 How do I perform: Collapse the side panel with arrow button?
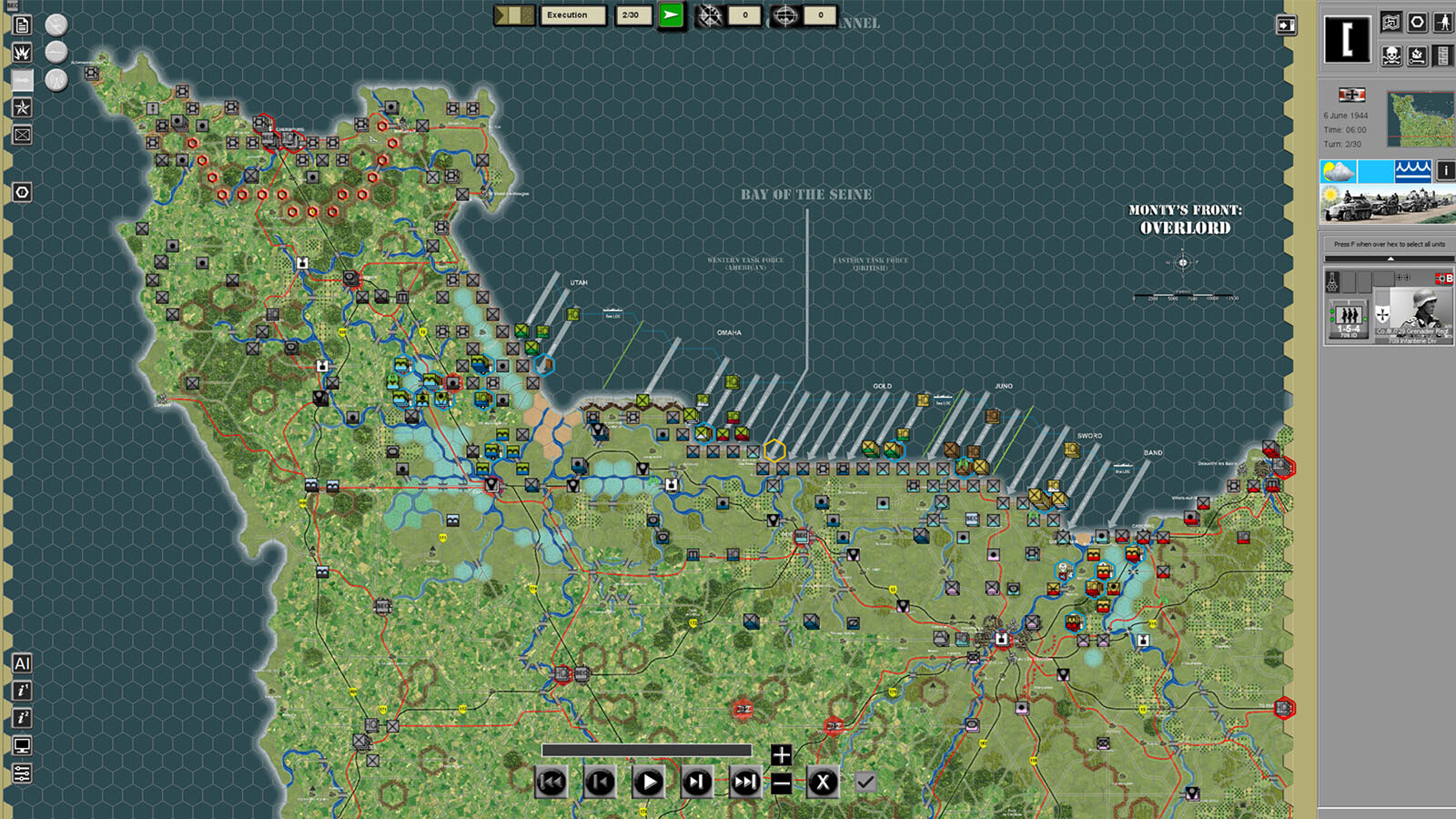coord(1286,25)
